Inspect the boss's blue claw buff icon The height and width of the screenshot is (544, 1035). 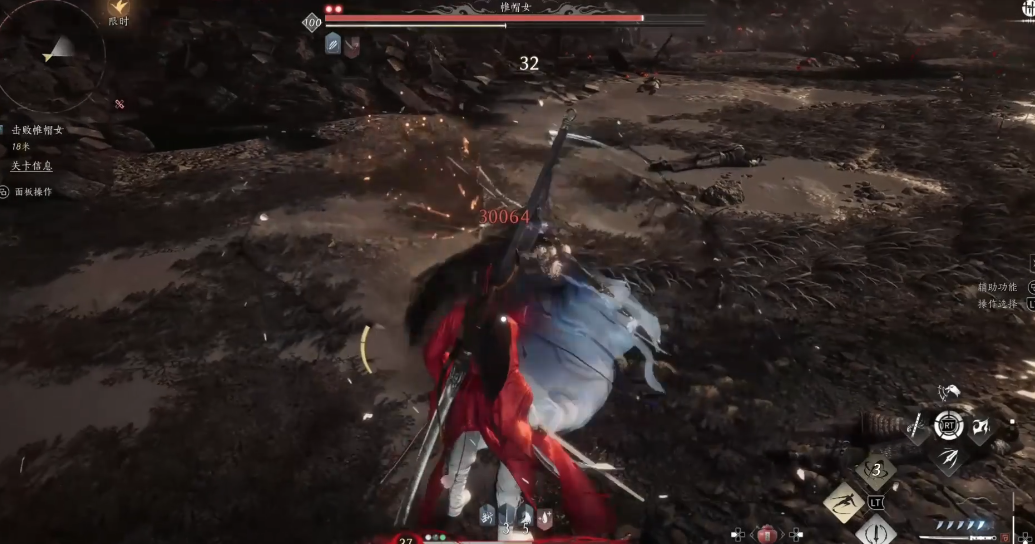pos(333,45)
